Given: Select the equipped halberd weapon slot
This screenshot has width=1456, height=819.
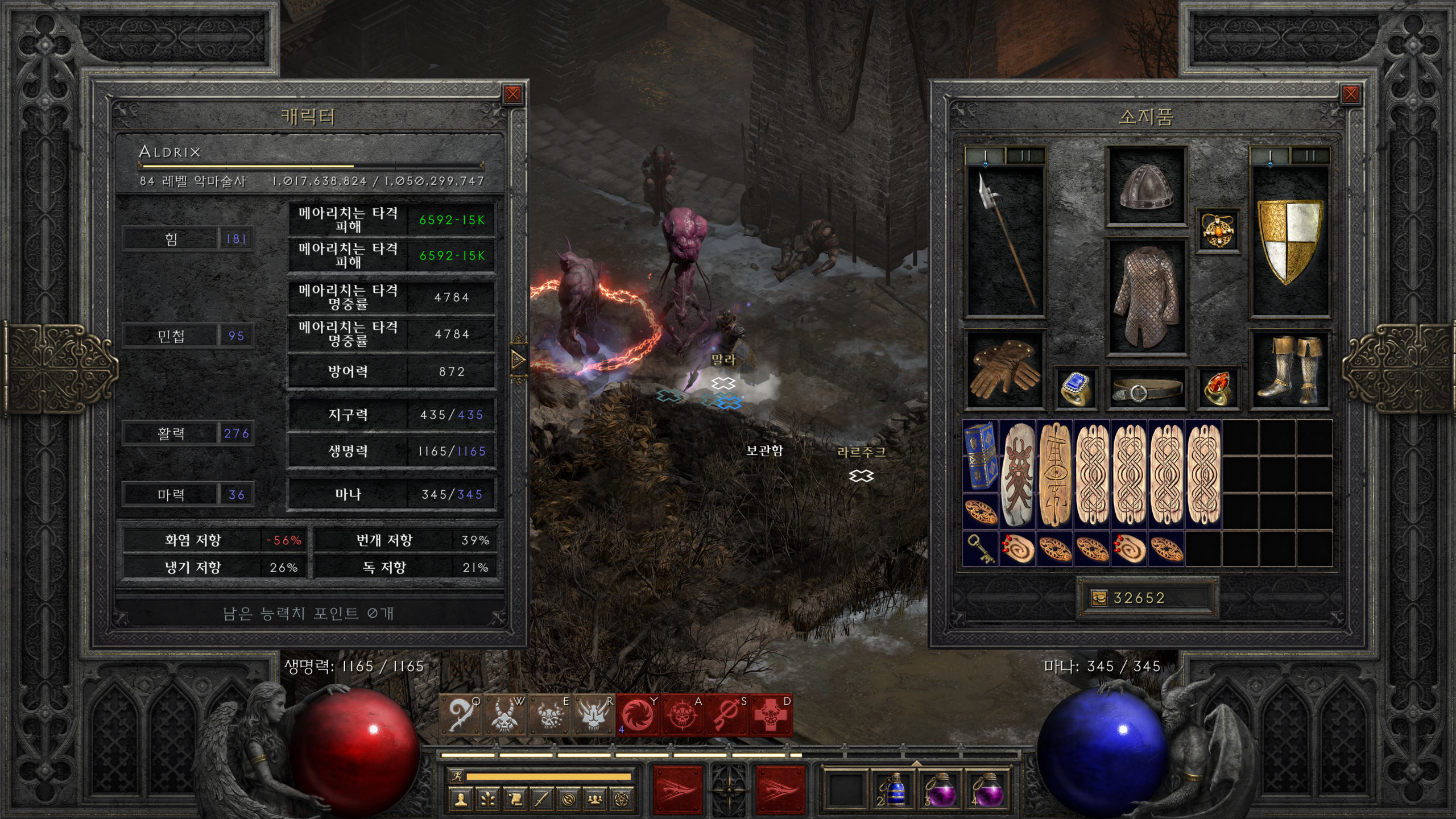Looking at the screenshot, I should click(x=1006, y=240).
